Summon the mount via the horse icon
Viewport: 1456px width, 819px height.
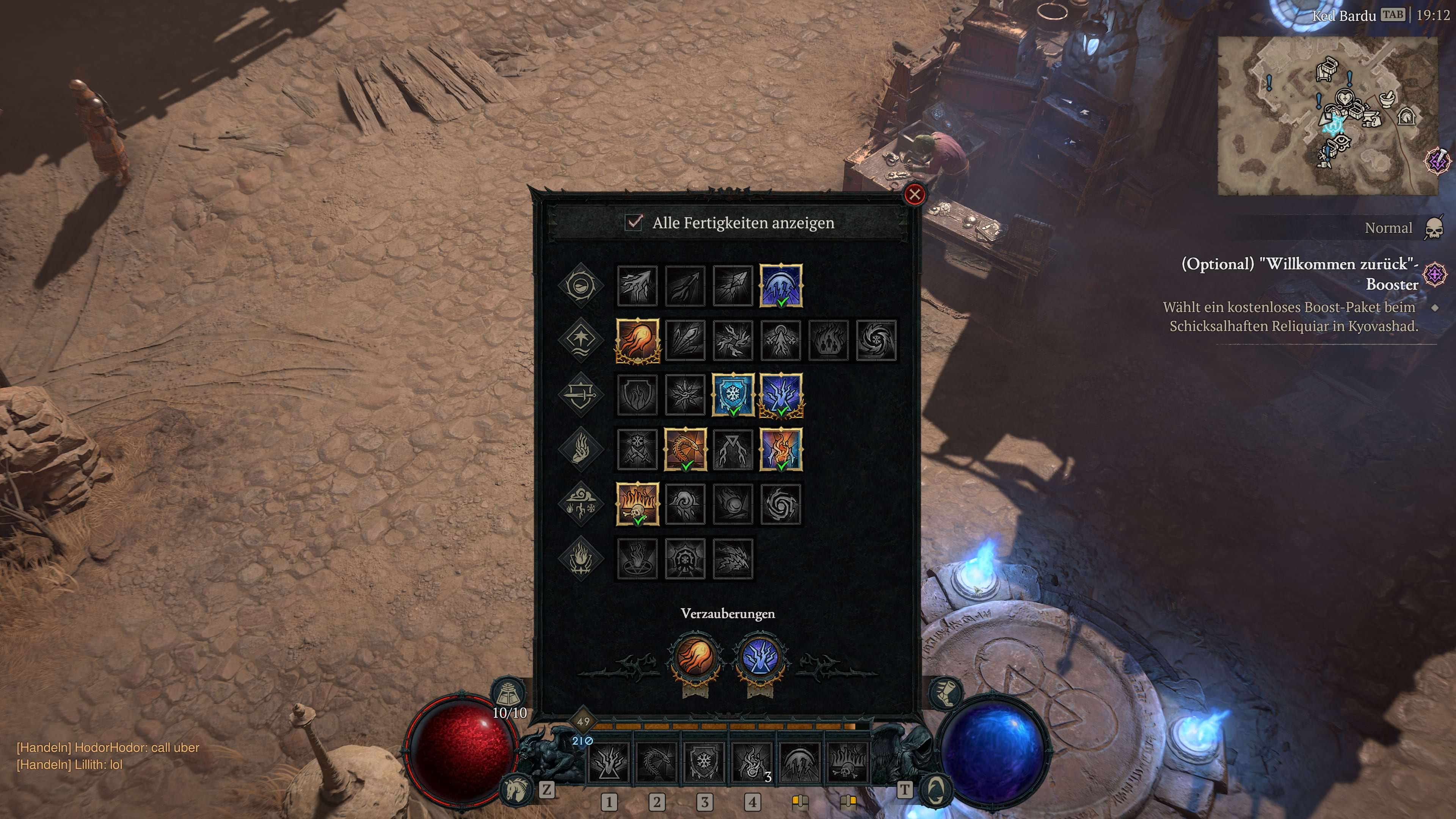516,788
